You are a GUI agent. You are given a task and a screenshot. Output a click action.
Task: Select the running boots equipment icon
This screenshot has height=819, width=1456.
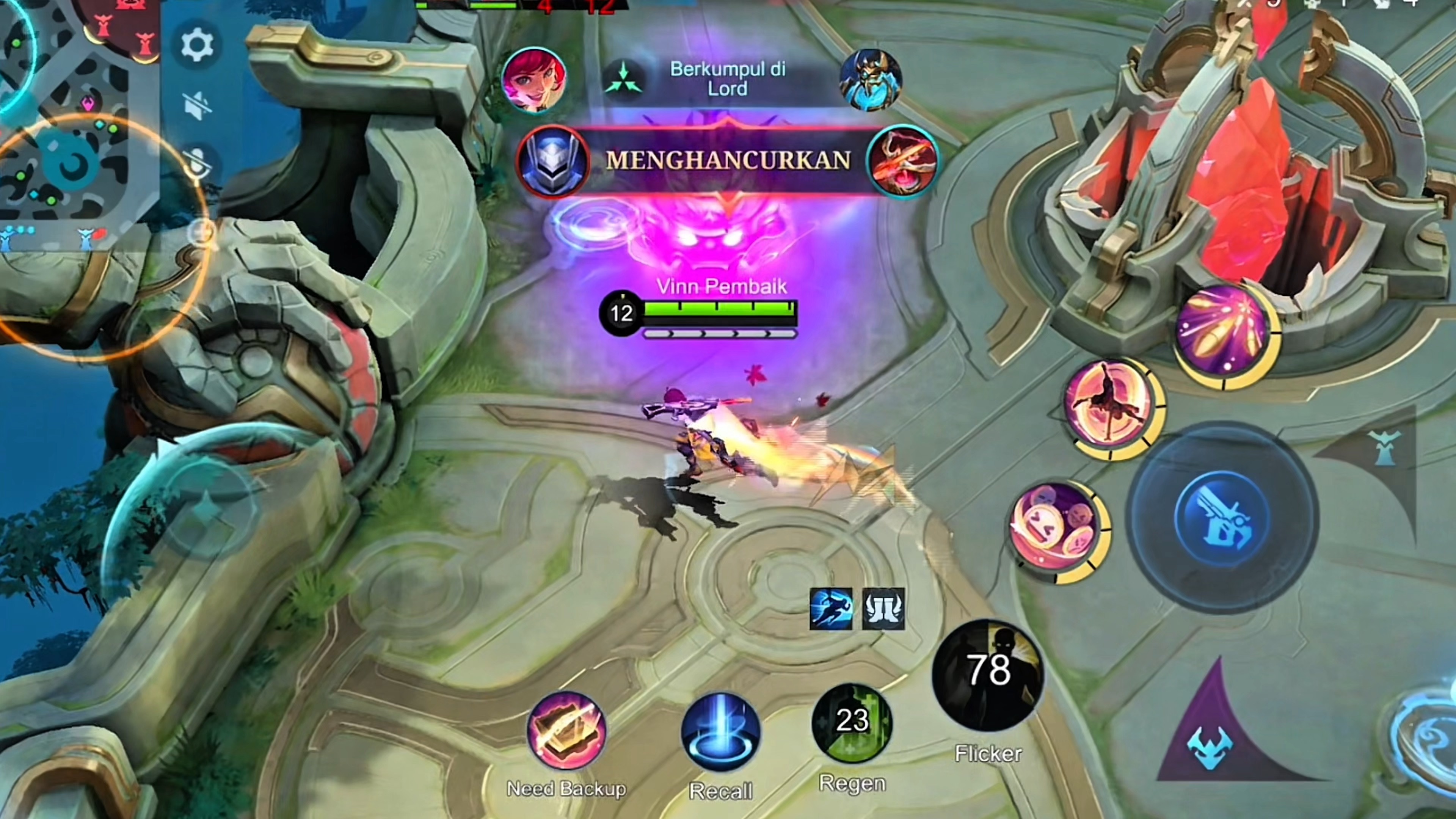point(831,609)
